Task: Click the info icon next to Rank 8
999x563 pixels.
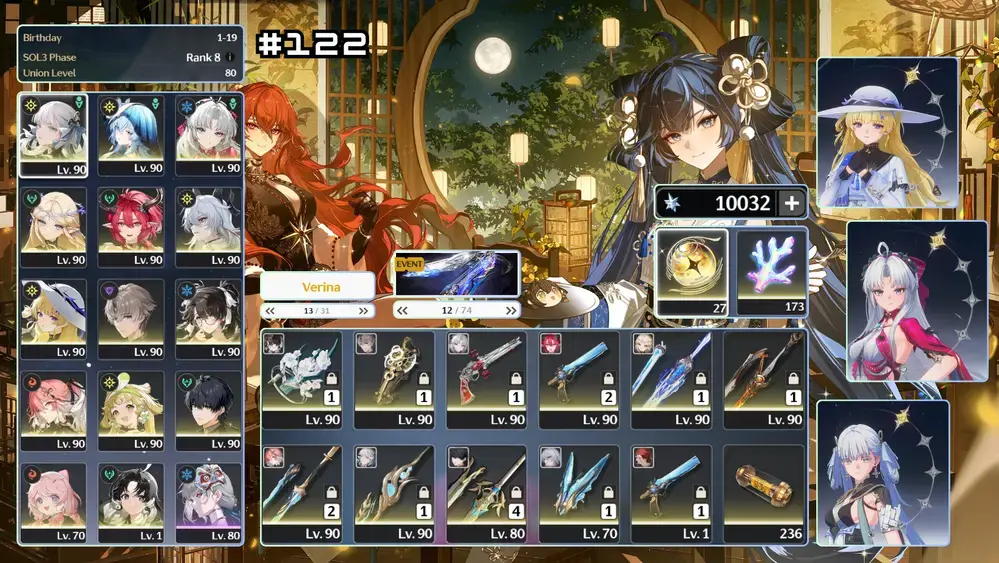Action: pyautogui.click(x=231, y=57)
